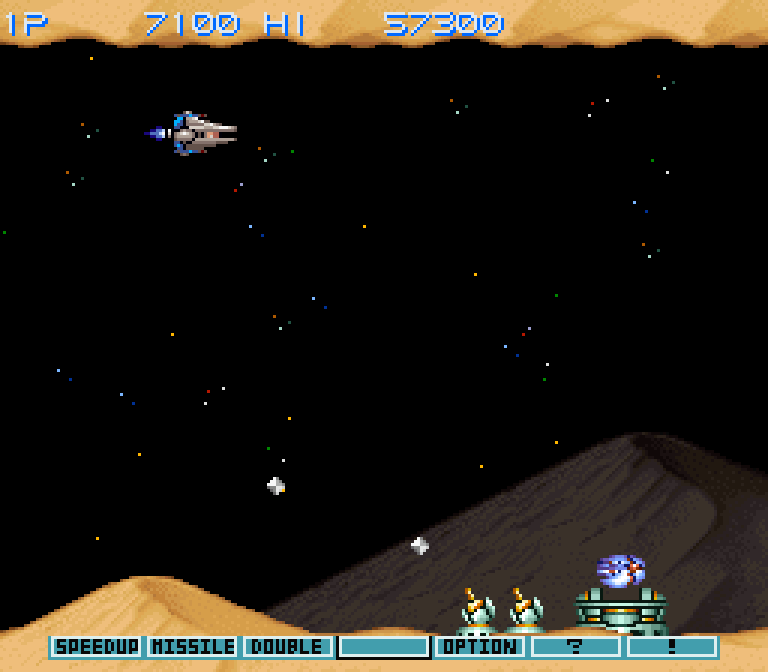Choose the exclamation mark power-up slot

[672, 647]
